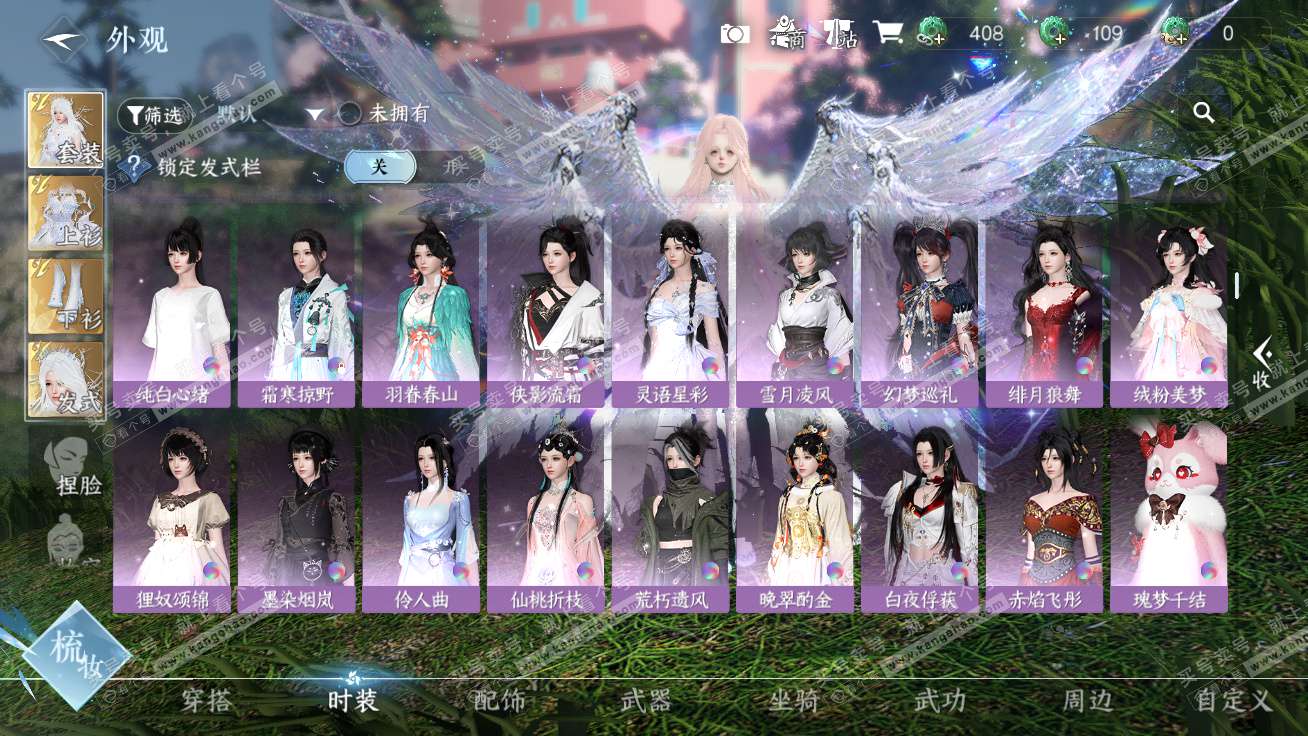
Task: Select the 上衫 category tab
Action: tap(66, 213)
